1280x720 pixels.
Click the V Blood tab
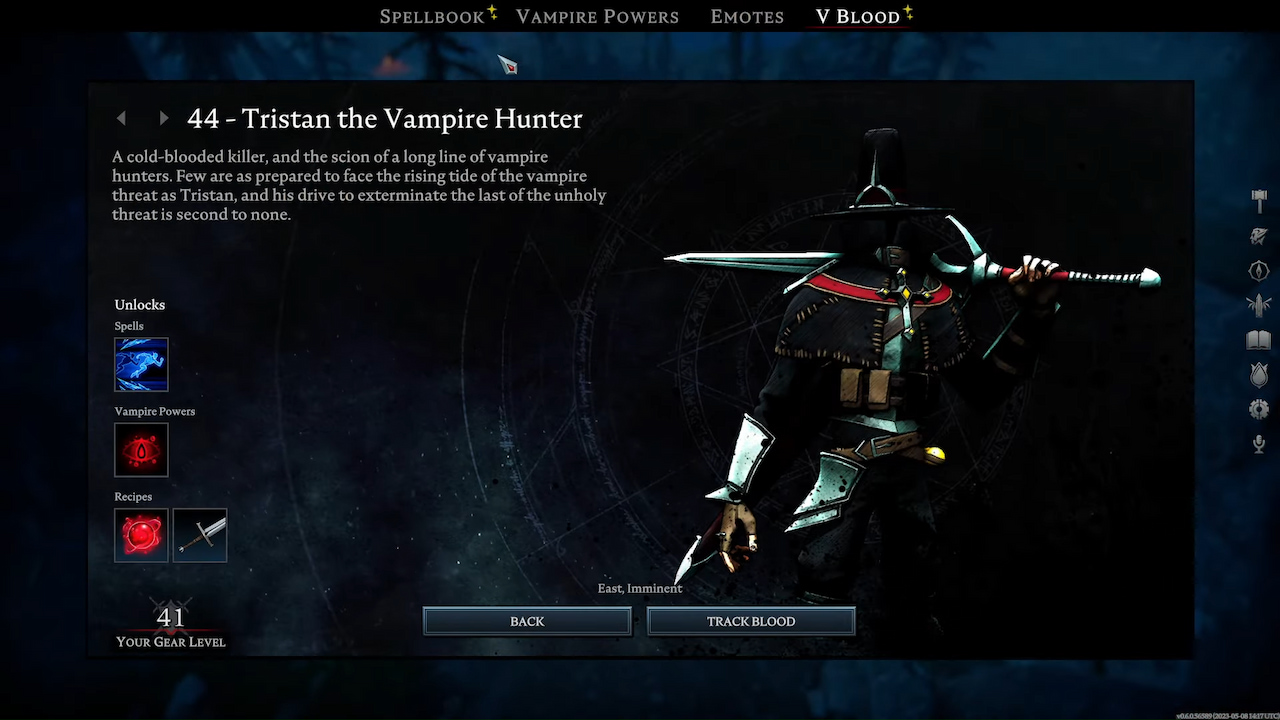pos(857,17)
